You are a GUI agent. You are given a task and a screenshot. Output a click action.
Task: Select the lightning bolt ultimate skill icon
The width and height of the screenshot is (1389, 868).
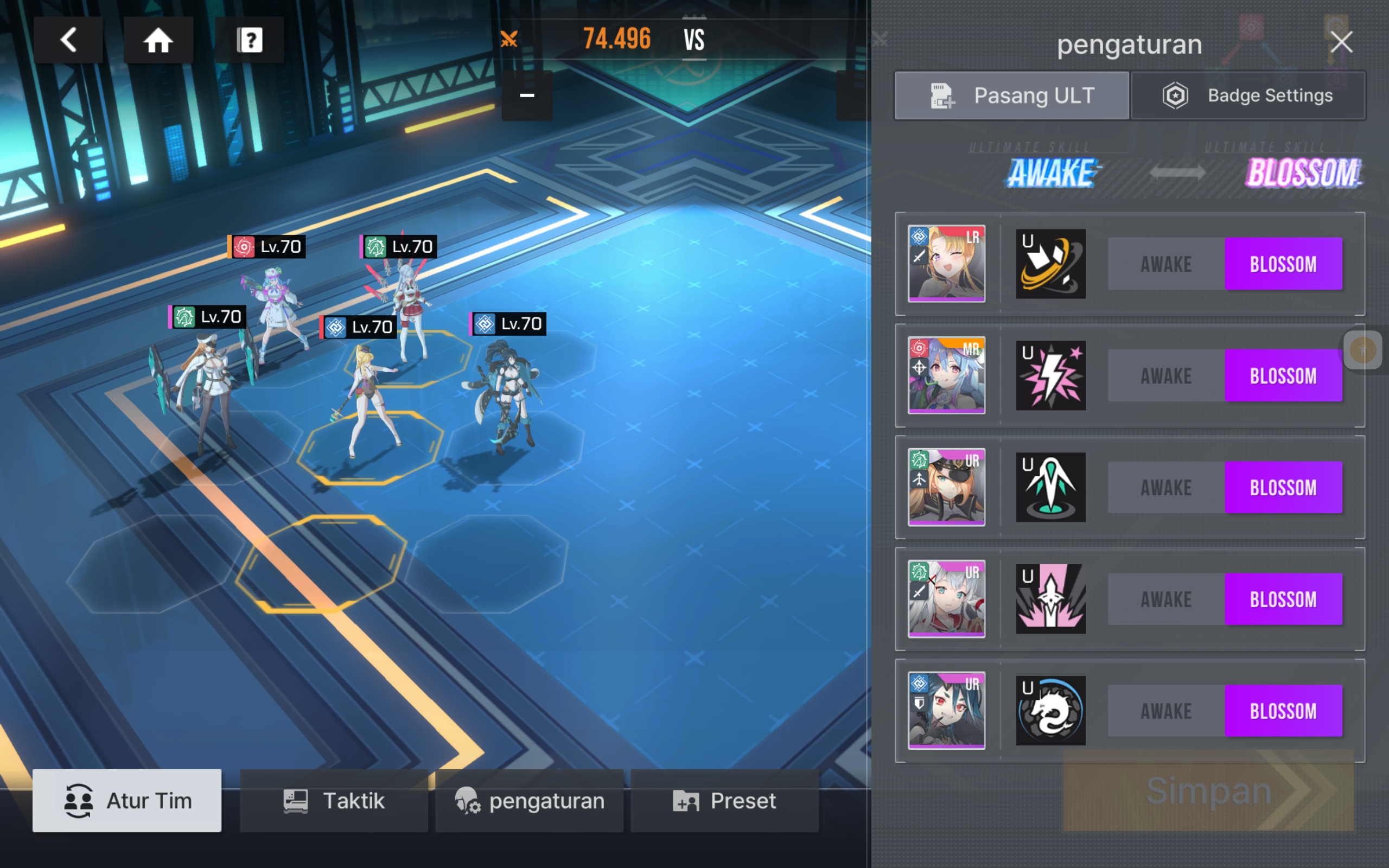1050,376
